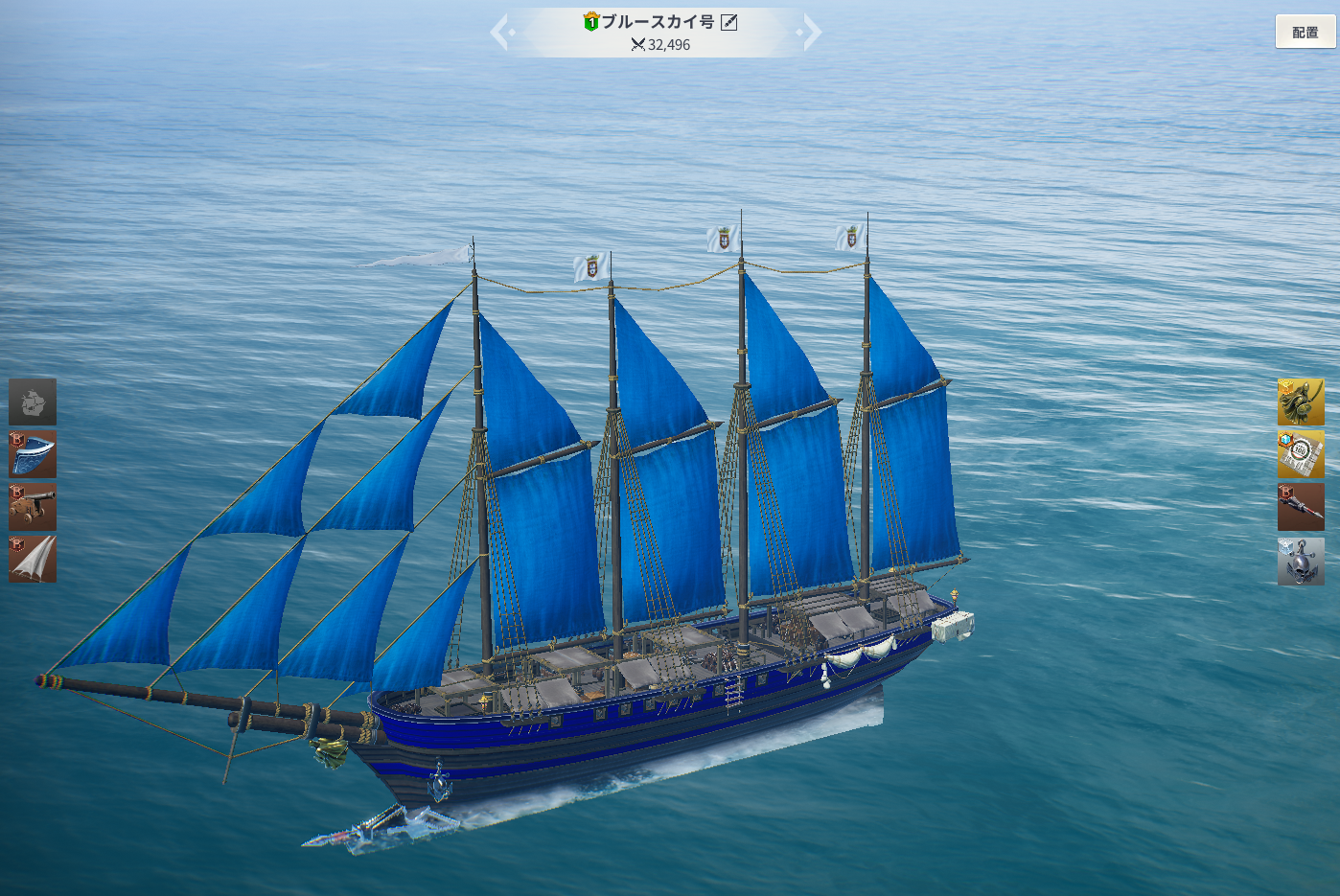Viewport: 1340px width, 896px height.
Task: Click the 配置 button
Action: [x=1305, y=32]
